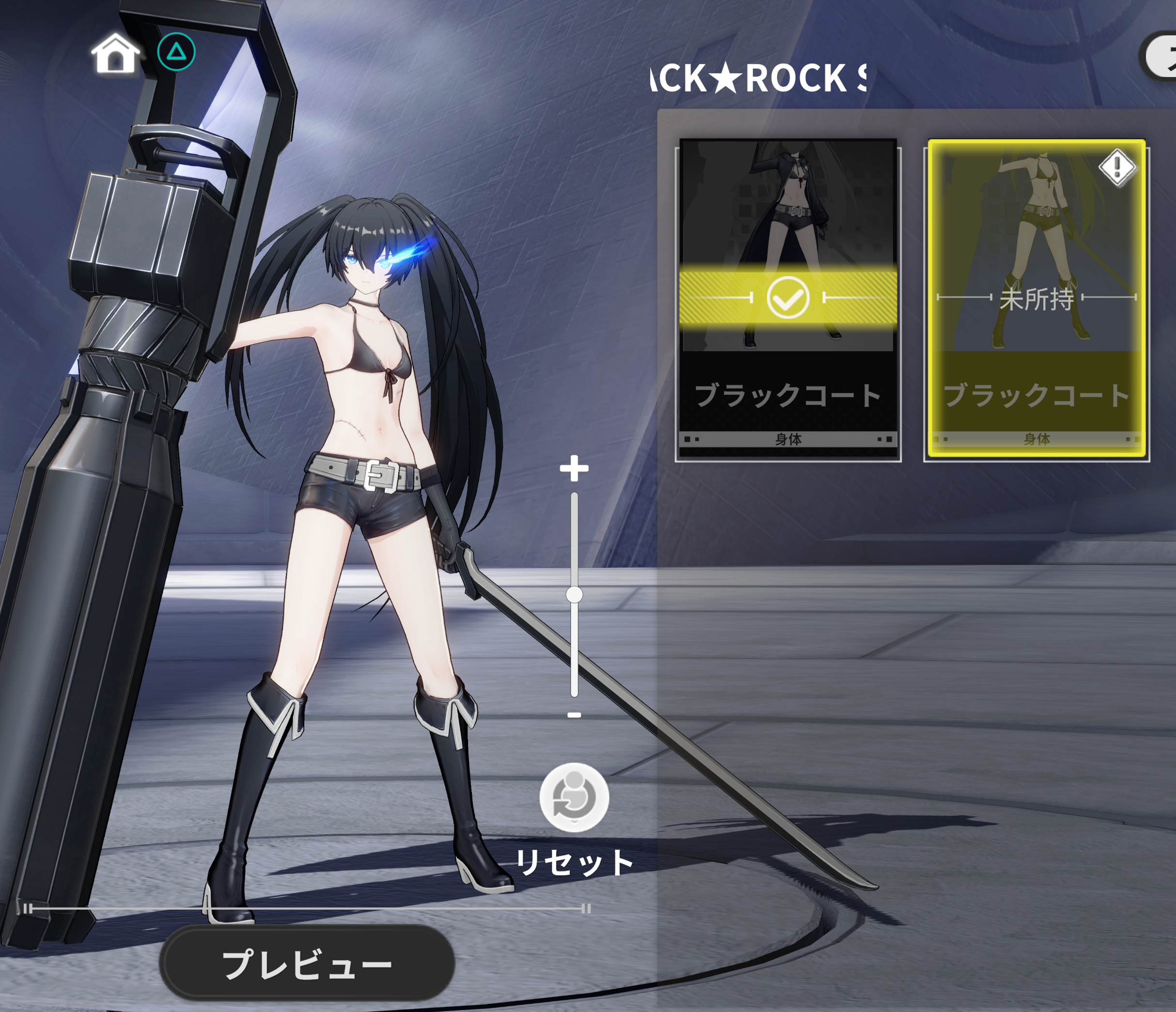Screen dimensions: 1176x1012
Task: Zoom out with the minus sign
Action: tap(574, 715)
